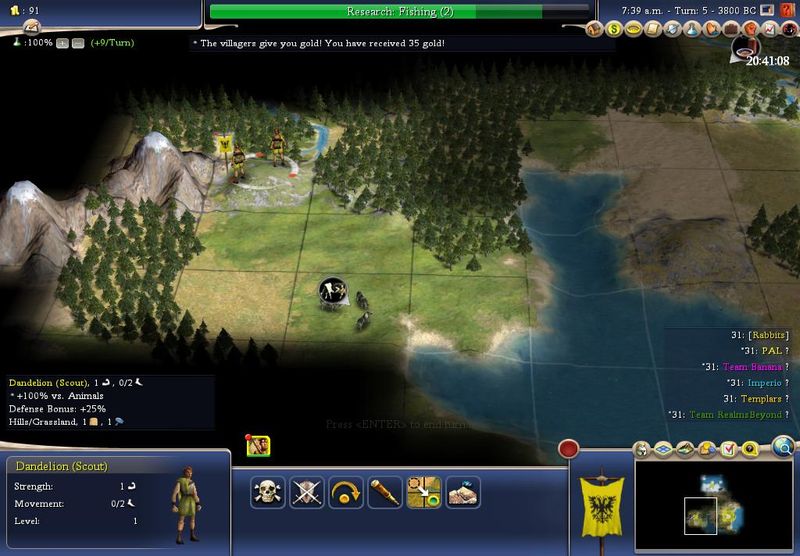This screenshot has height=556, width=800.
Task: Choose the crossed swords skip turn command
Action: (x=305, y=491)
